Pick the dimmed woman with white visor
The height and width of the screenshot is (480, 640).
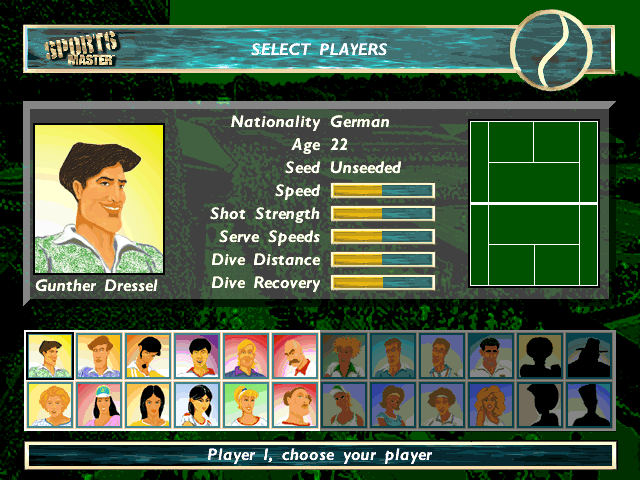(344, 405)
